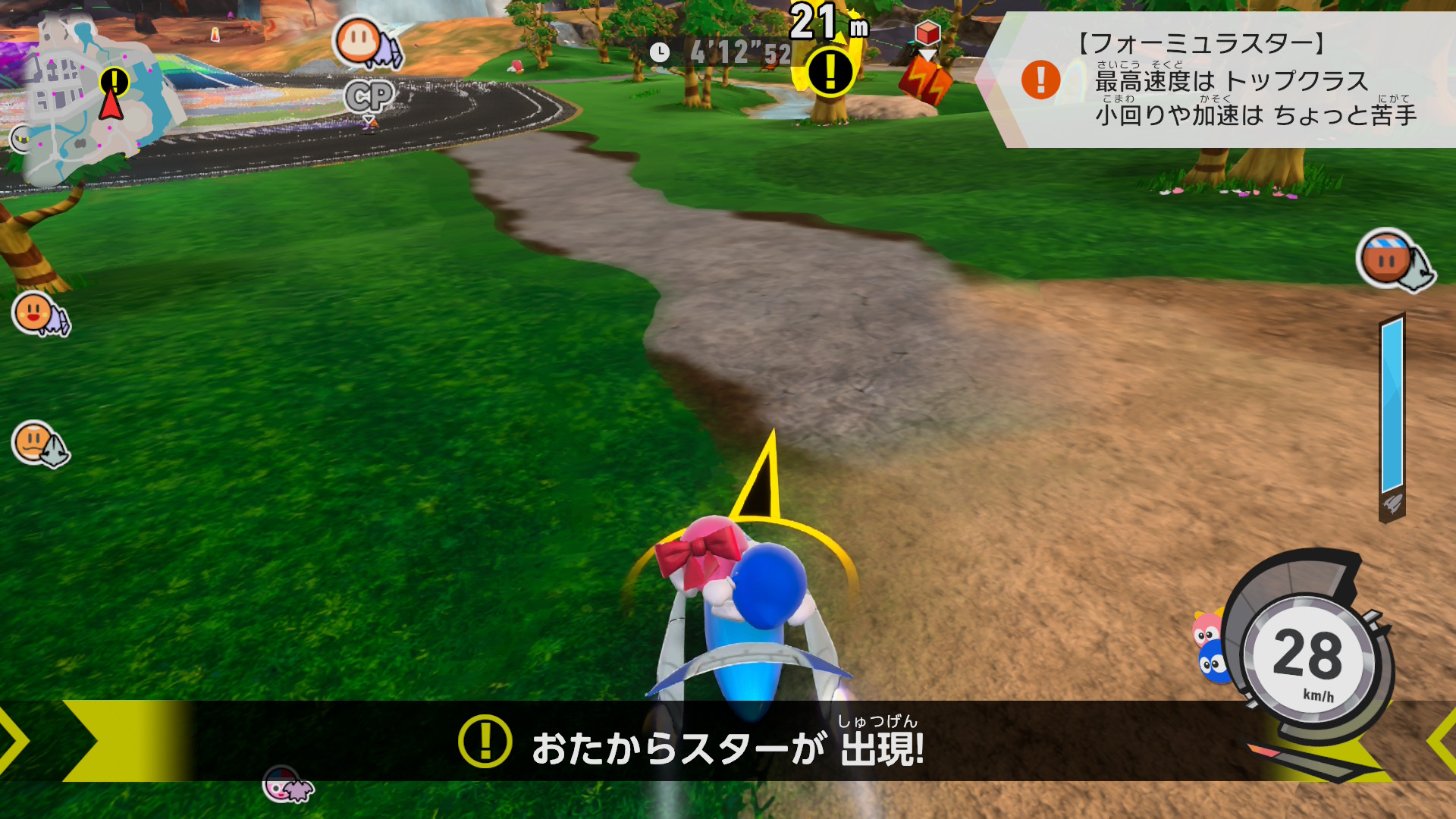Image resolution: width=1456 pixels, height=819 pixels.
Task: Click the orange exclamation icon in the tip panel
Action: click(1040, 80)
